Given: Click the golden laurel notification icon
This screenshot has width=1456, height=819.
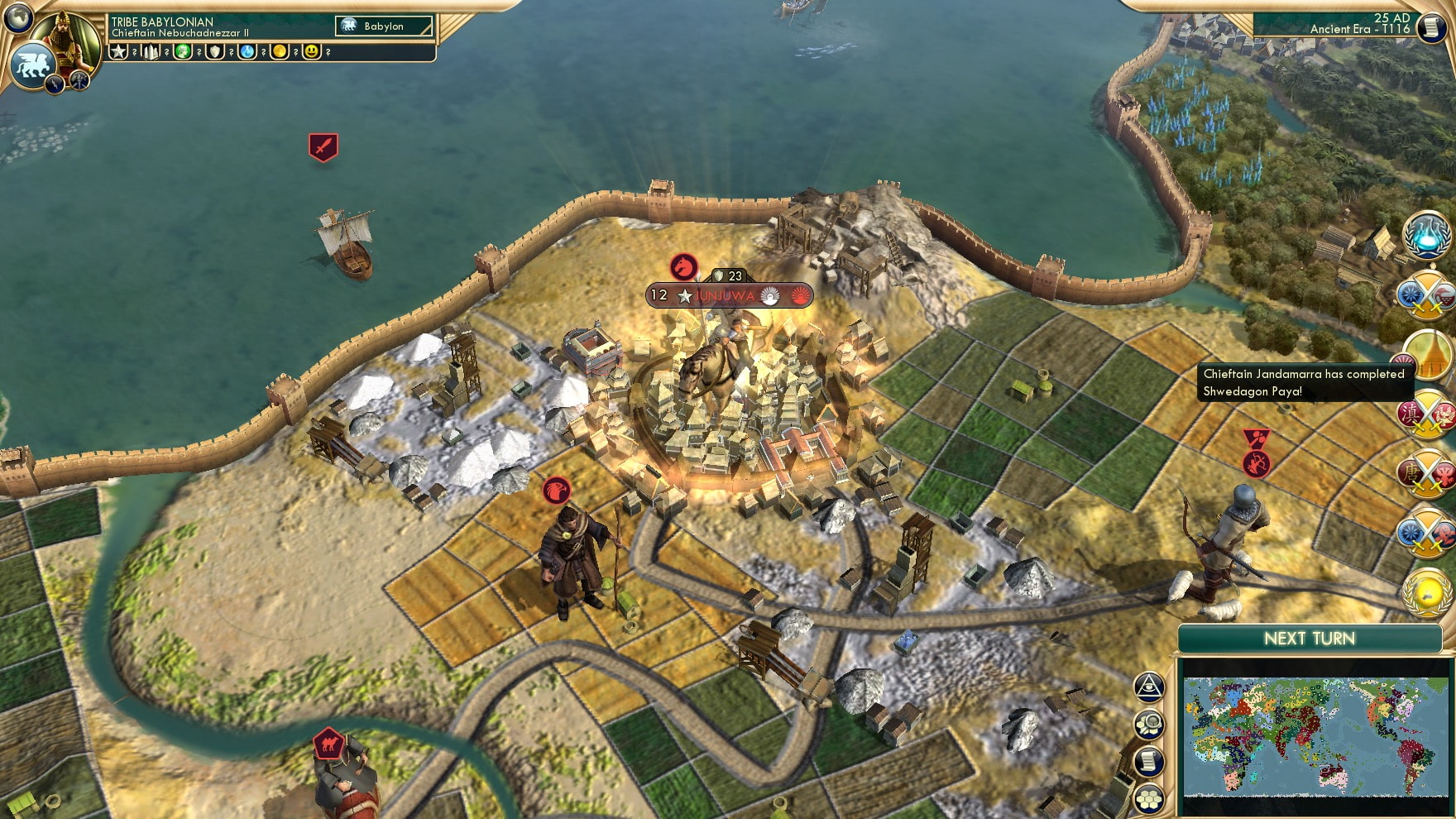Looking at the screenshot, I should point(1425,588).
